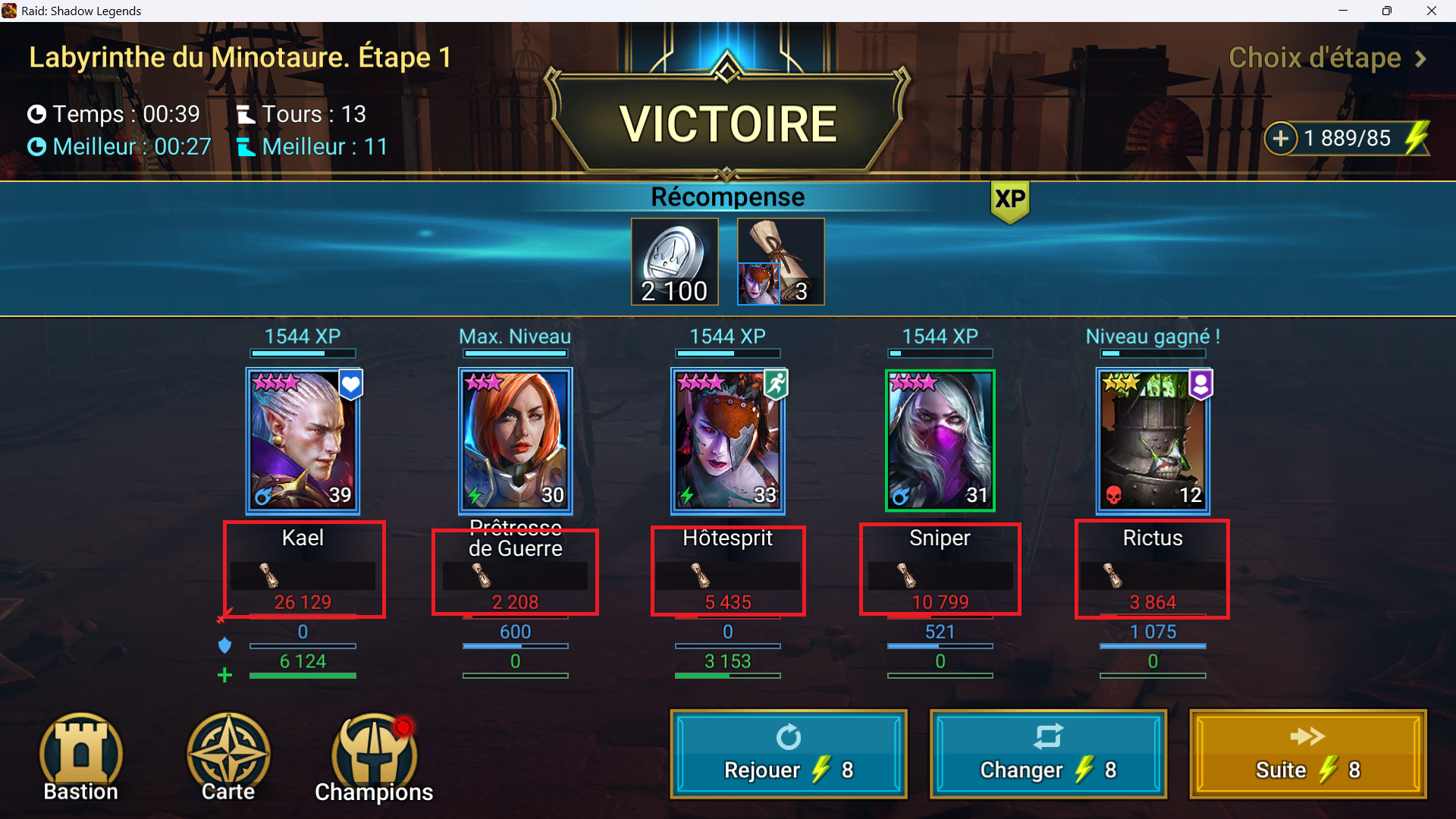Click the Rejouer replay button
The image size is (1456, 819).
coord(788,754)
